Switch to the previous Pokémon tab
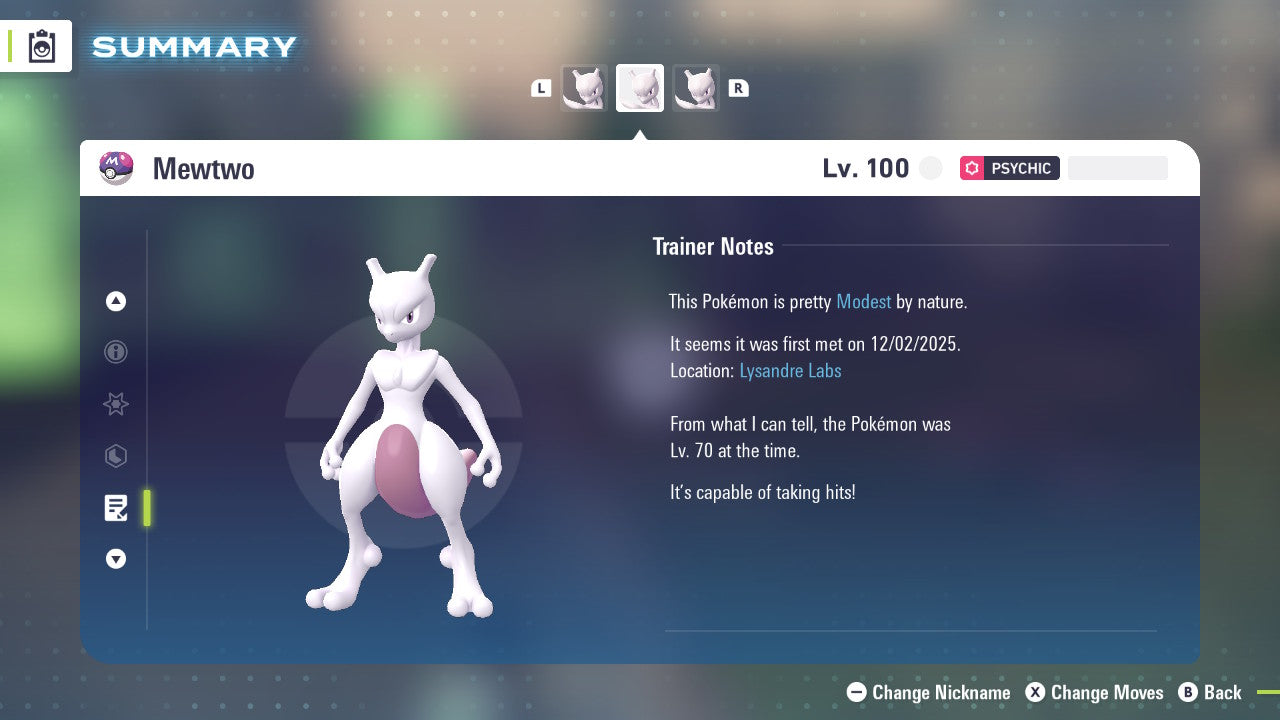This screenshot has height=720, width=1280. click(585, 87)
